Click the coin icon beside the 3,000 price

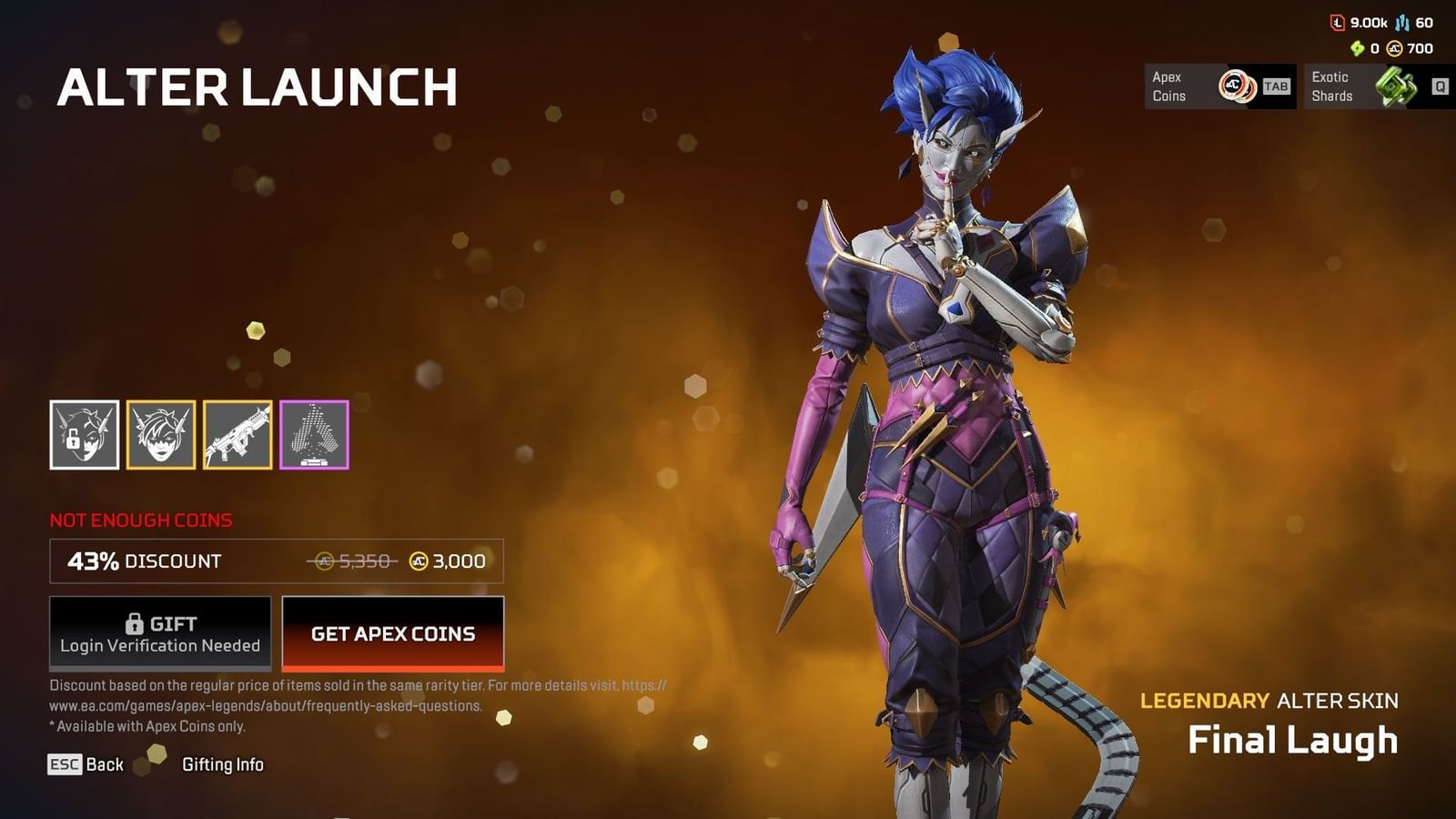[x=416, y=561]
